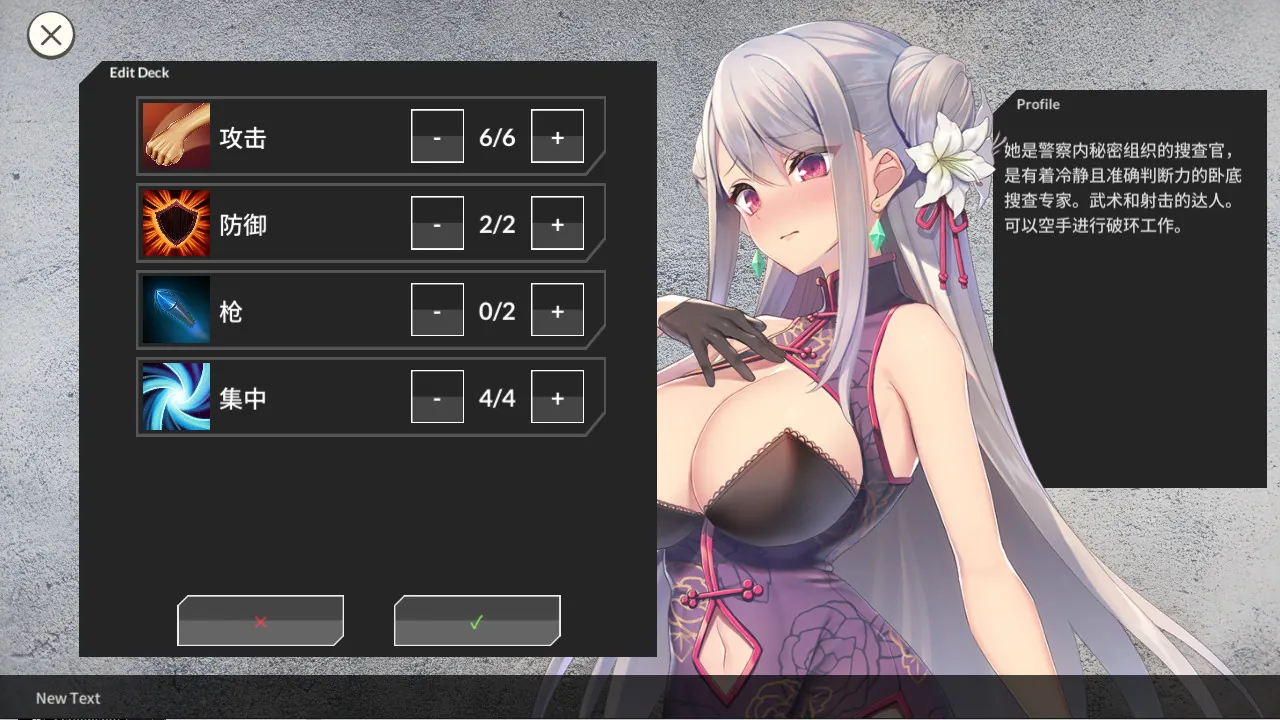Switch to the Edit Deck tab
Viewport: 1280px width, 720px height.
[x=140, y=72]
